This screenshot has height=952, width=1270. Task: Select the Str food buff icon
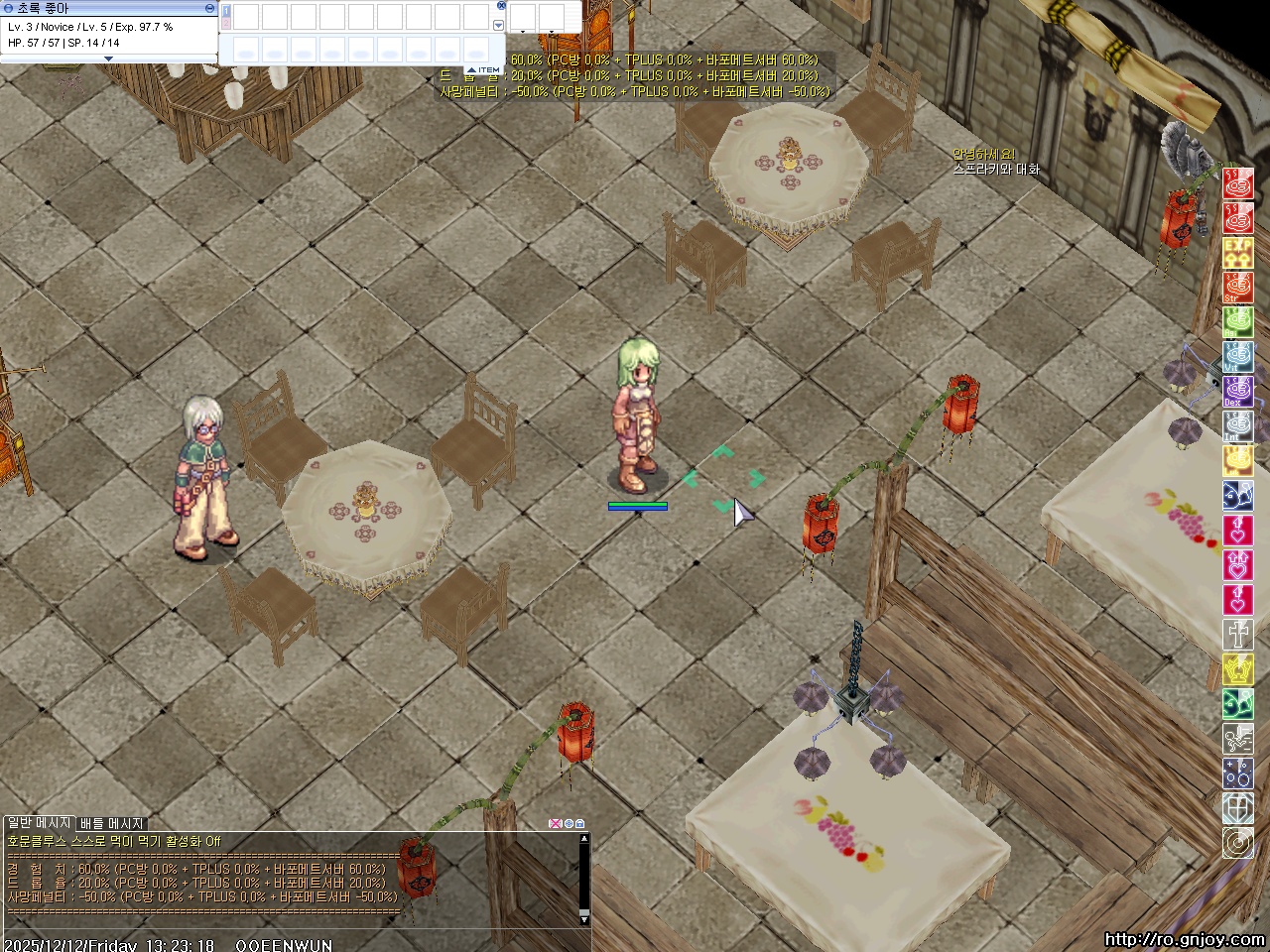(x=1237, y=287)
